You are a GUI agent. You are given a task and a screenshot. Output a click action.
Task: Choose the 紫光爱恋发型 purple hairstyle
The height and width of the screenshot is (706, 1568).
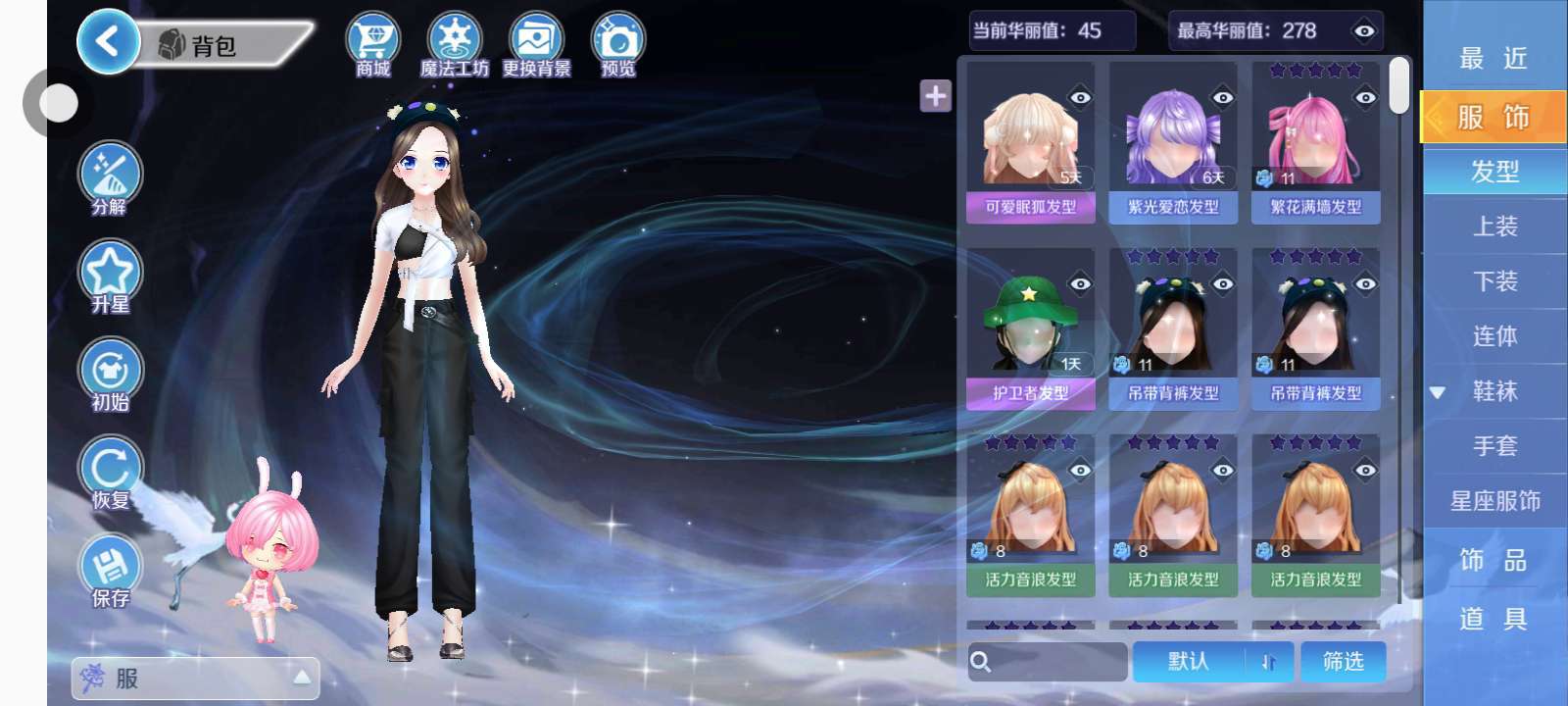1173,142
